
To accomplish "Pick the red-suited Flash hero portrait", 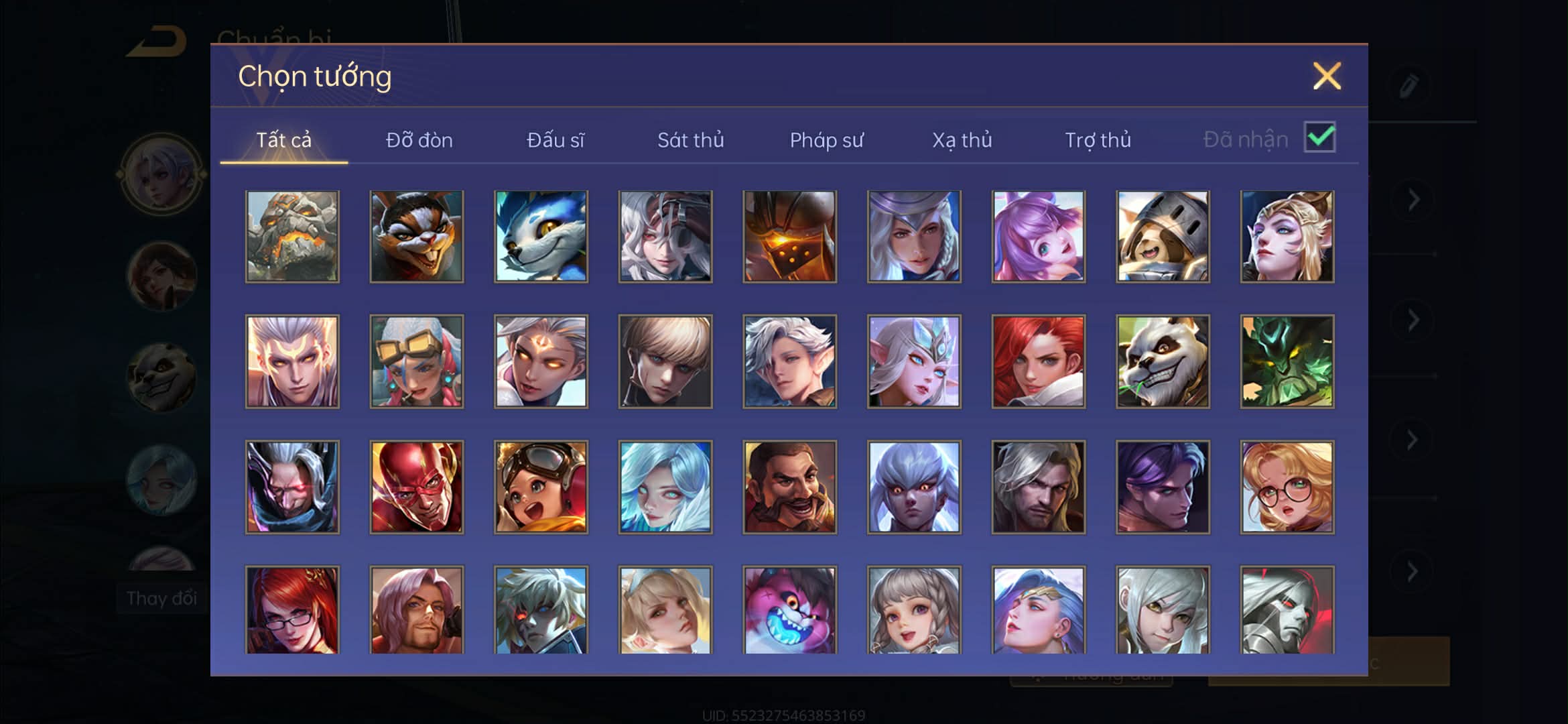I will pyautogui.click(x=416, y=487).
